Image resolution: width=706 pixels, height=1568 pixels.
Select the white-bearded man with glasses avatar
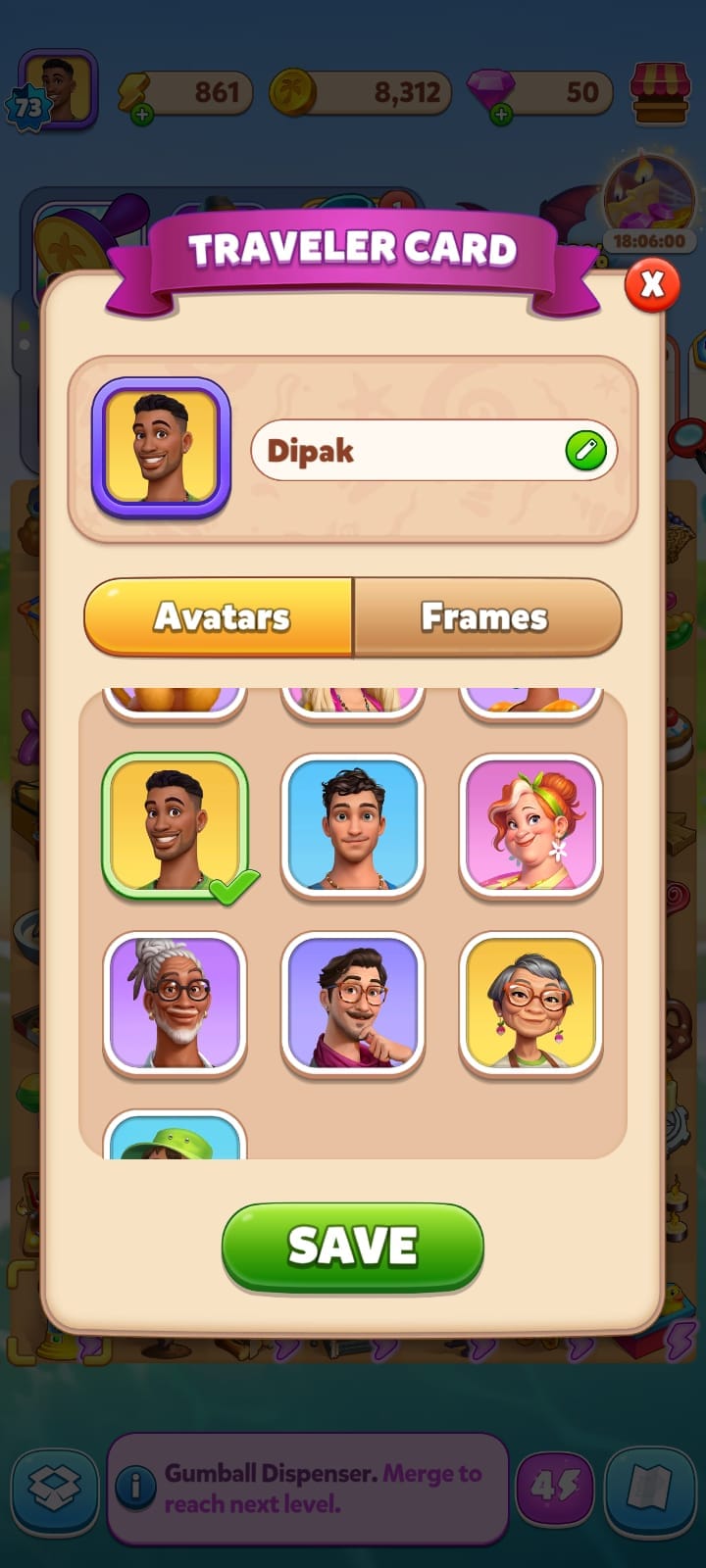(175, 1003)
